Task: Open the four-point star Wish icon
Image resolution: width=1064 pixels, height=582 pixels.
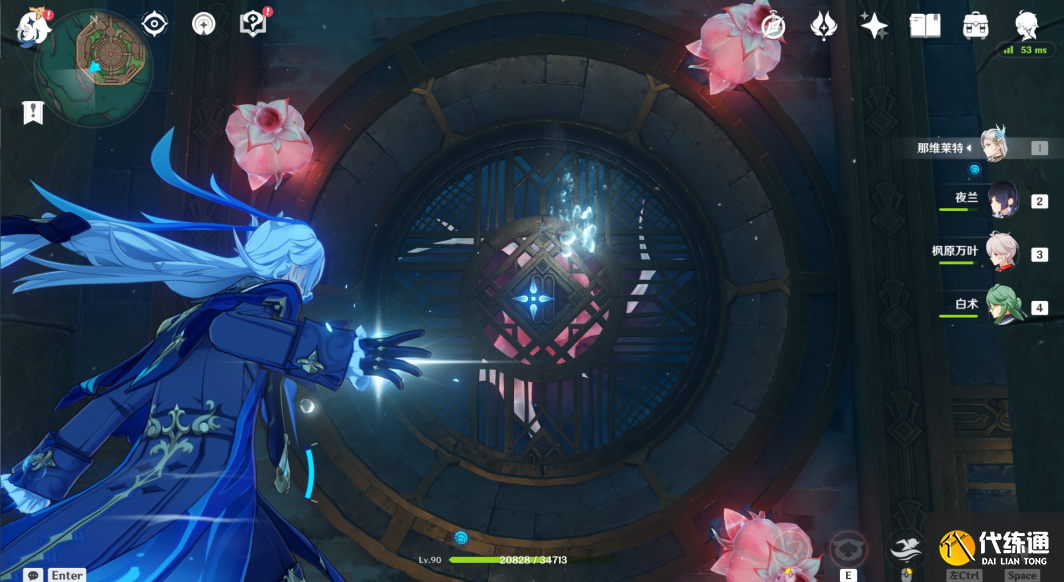Action: pyautogui.click(x=874, y=26)
